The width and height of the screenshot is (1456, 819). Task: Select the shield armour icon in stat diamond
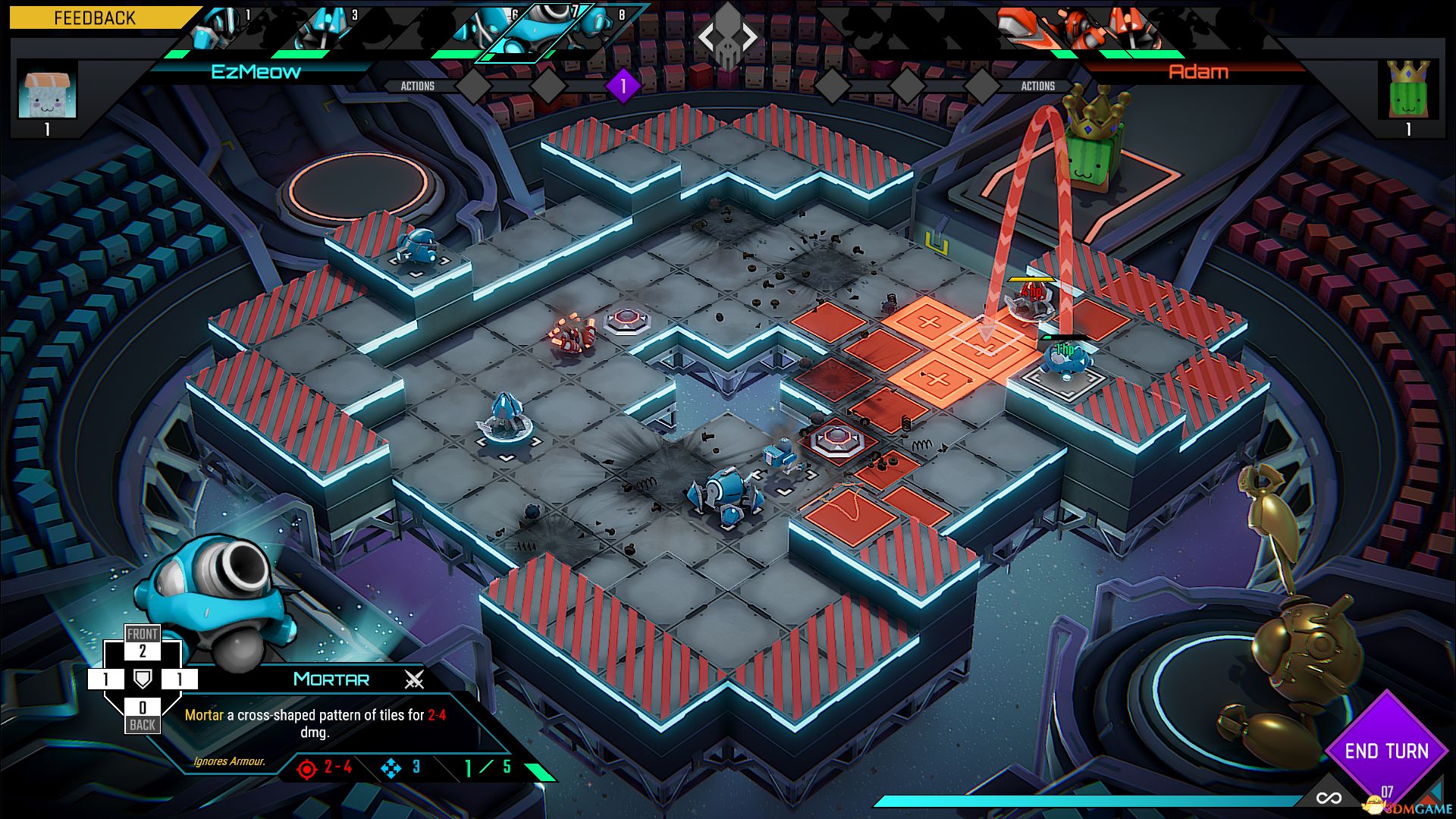point(141,679)
